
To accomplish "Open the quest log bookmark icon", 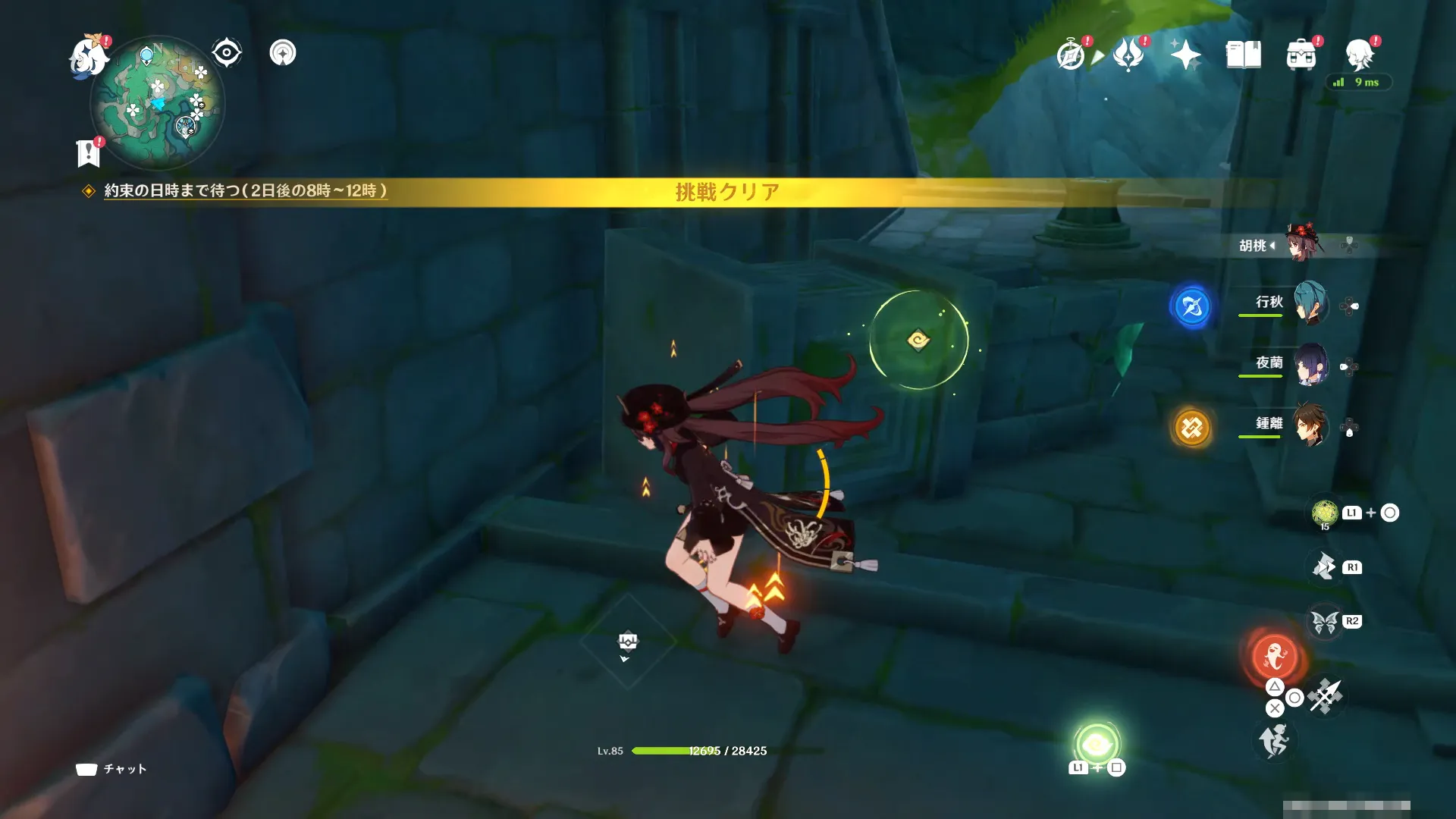I will tap(89, 153).
